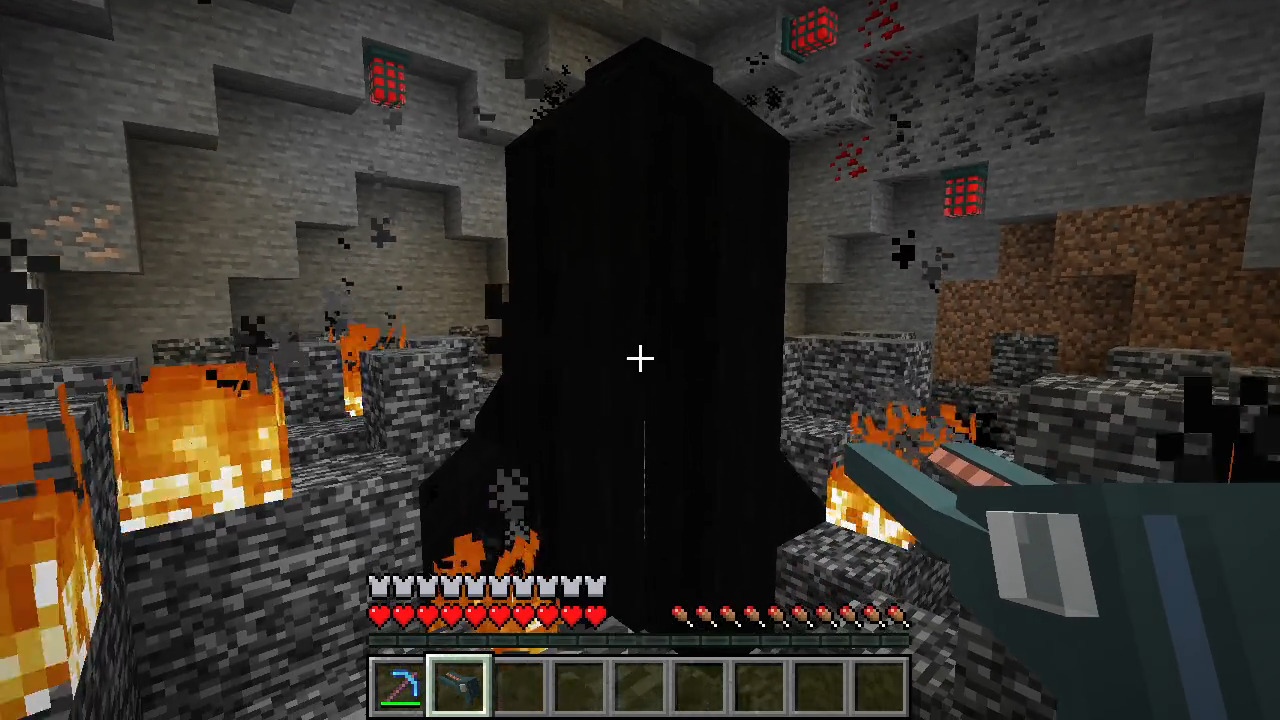Click the redstone ore block at top left
The height and width of the screenshot is (720, 1280).
click(x=388, y=82)
